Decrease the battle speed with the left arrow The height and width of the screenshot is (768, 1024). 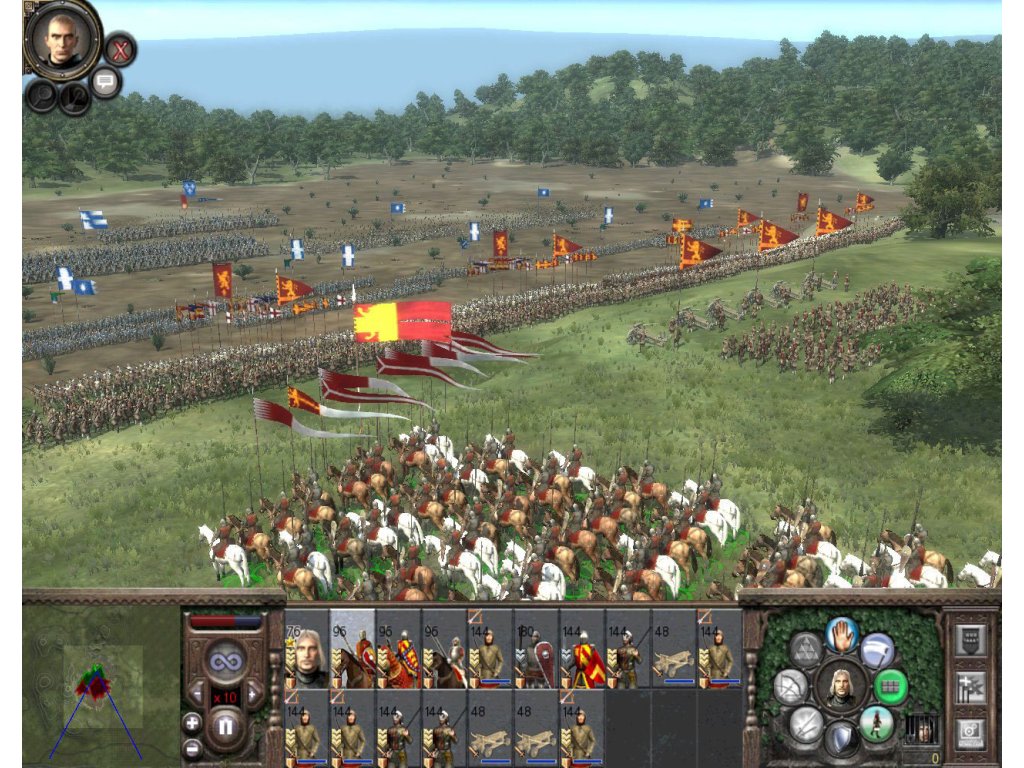pos(197,692)
